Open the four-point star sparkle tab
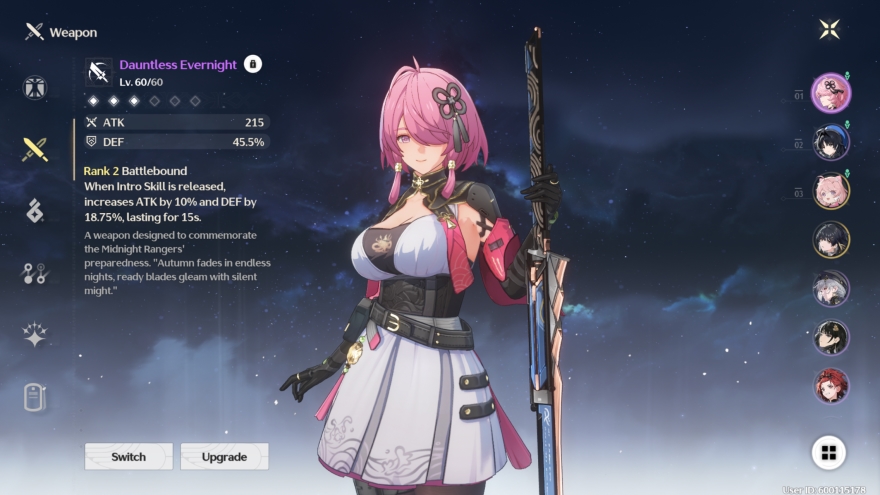The height and width of the screenshot is (495, 880). 35,335
